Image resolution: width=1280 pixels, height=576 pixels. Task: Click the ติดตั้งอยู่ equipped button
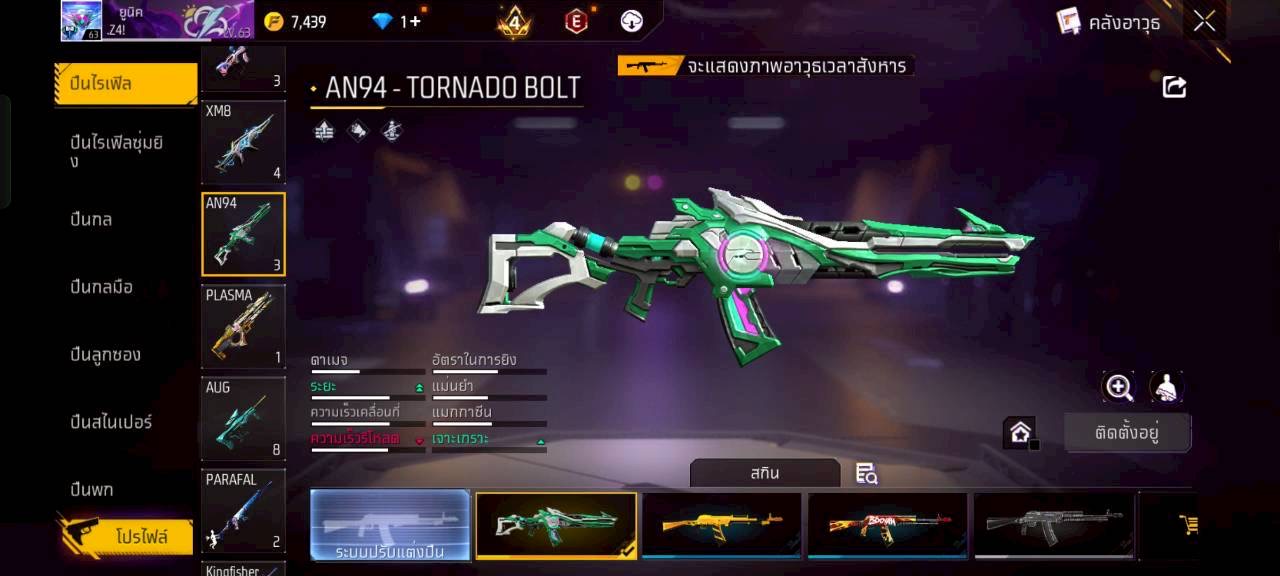[1126, 433]
